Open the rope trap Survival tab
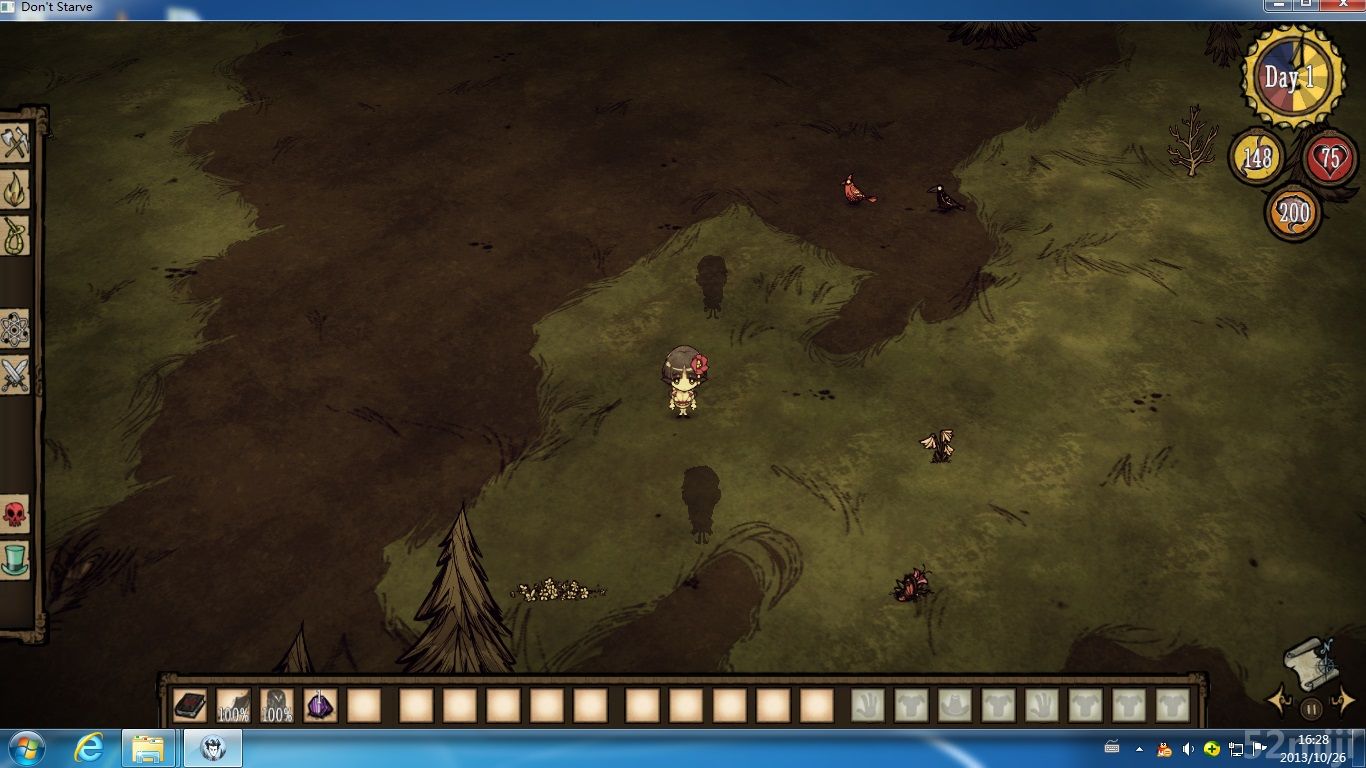This screenshot has height=768, width=1366. [x=15, y=236]
